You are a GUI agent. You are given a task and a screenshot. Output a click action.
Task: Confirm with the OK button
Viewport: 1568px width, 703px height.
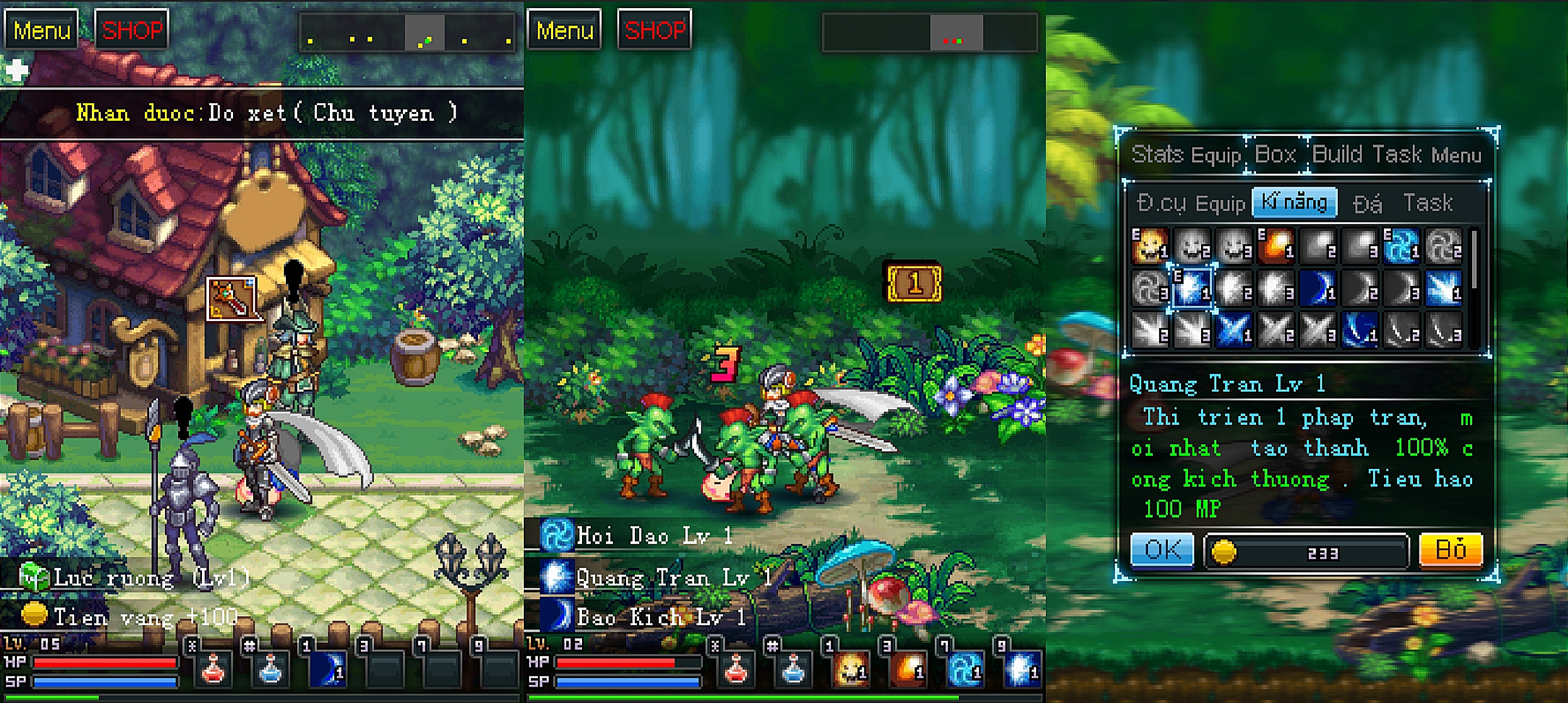(x=1161, y=550)
